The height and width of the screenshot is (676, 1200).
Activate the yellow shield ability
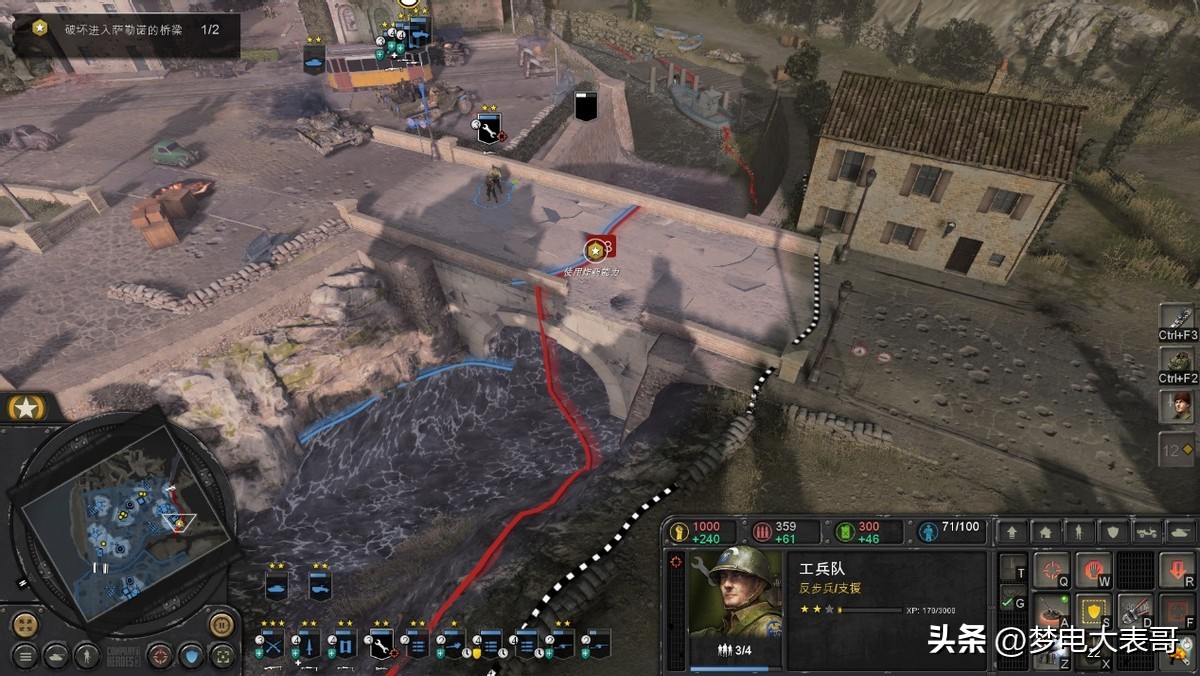click(1094, 609)
